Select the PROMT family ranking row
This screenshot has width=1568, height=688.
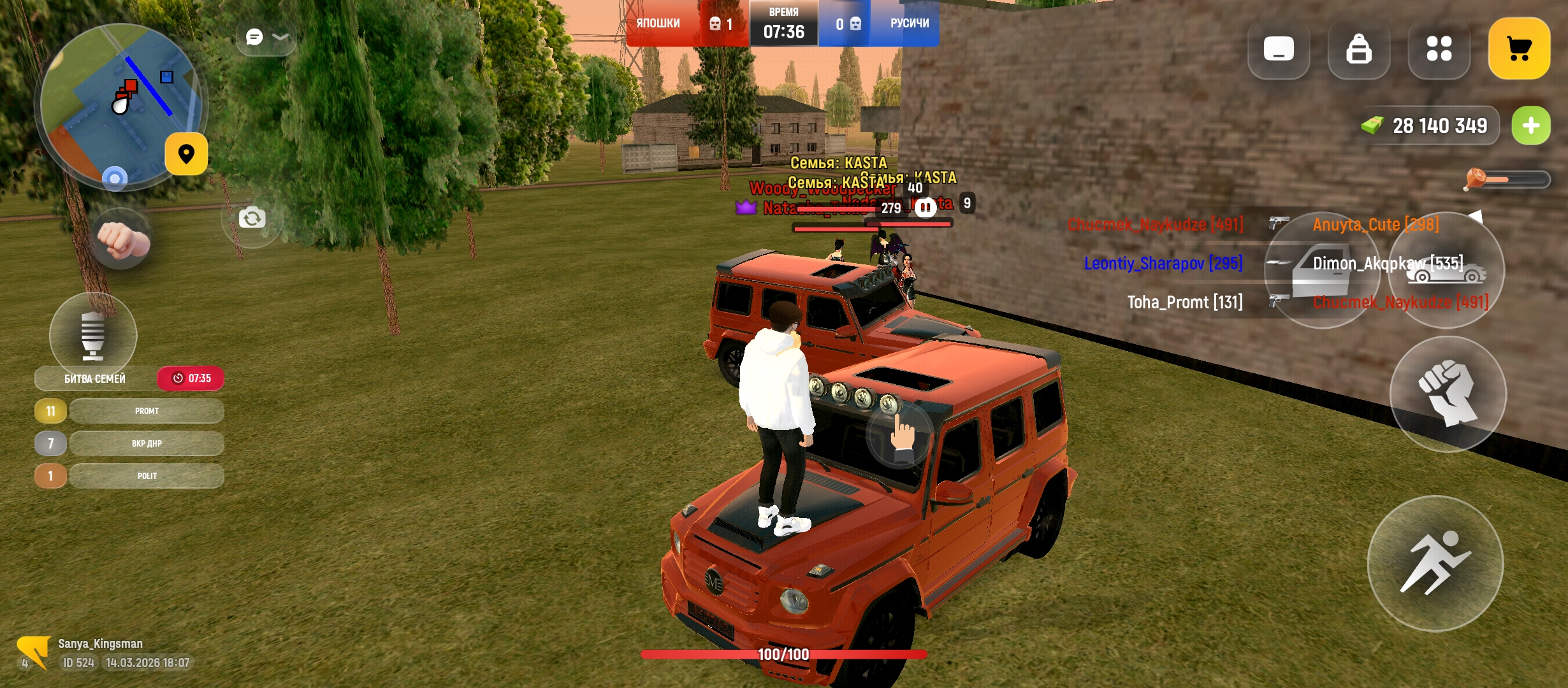click(147, 411)
